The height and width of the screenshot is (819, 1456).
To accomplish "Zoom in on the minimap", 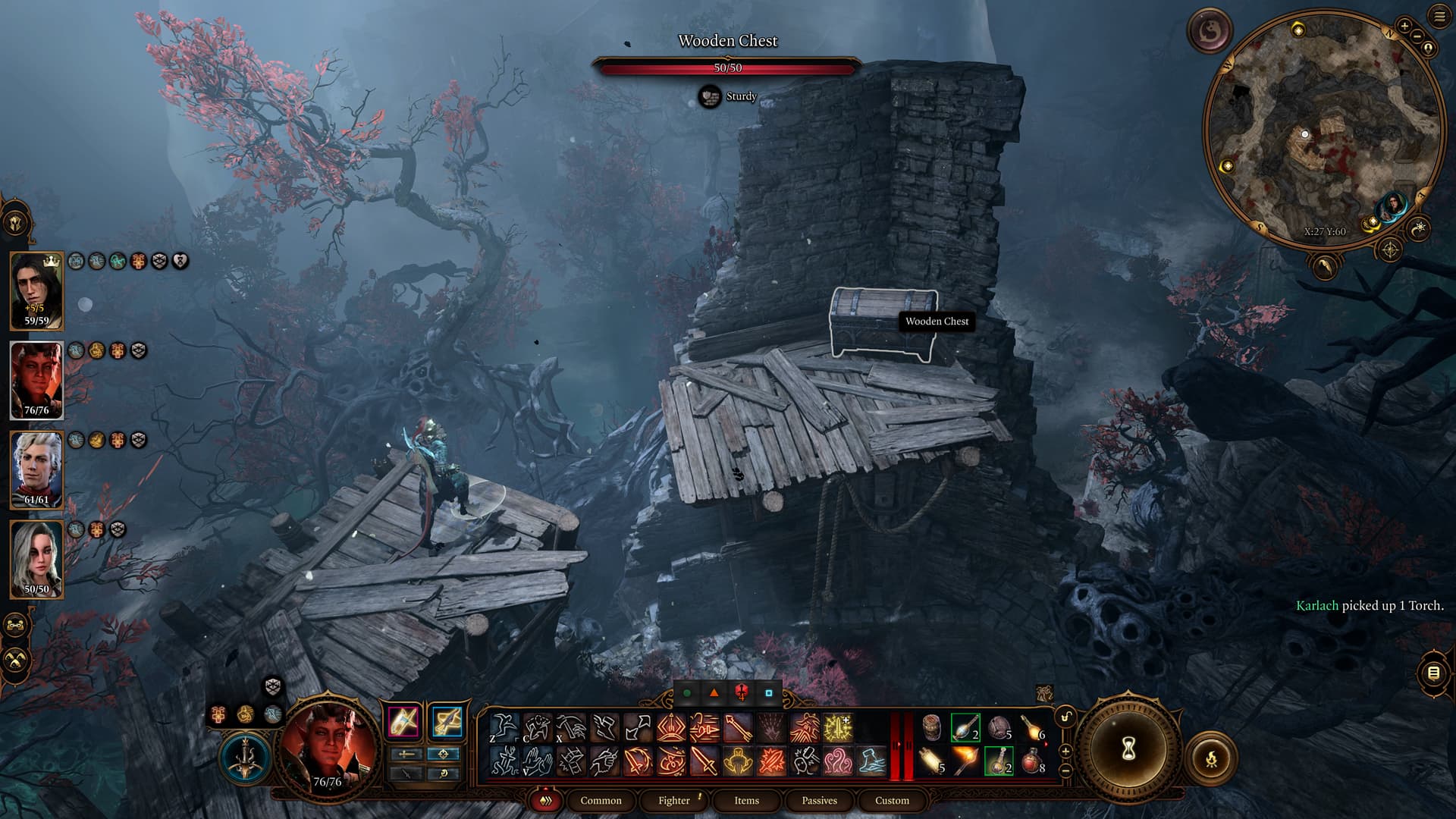I will [x=1404, y=27].
